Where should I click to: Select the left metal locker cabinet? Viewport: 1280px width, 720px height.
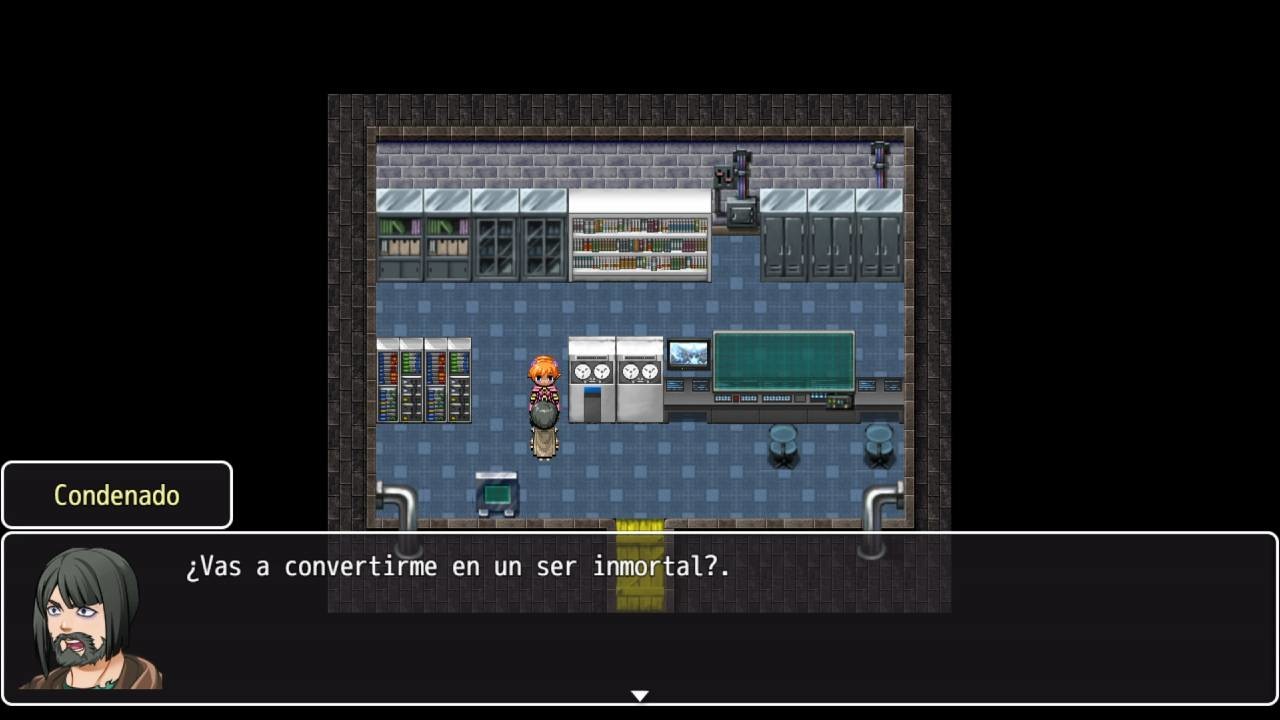tap(783, 240)
